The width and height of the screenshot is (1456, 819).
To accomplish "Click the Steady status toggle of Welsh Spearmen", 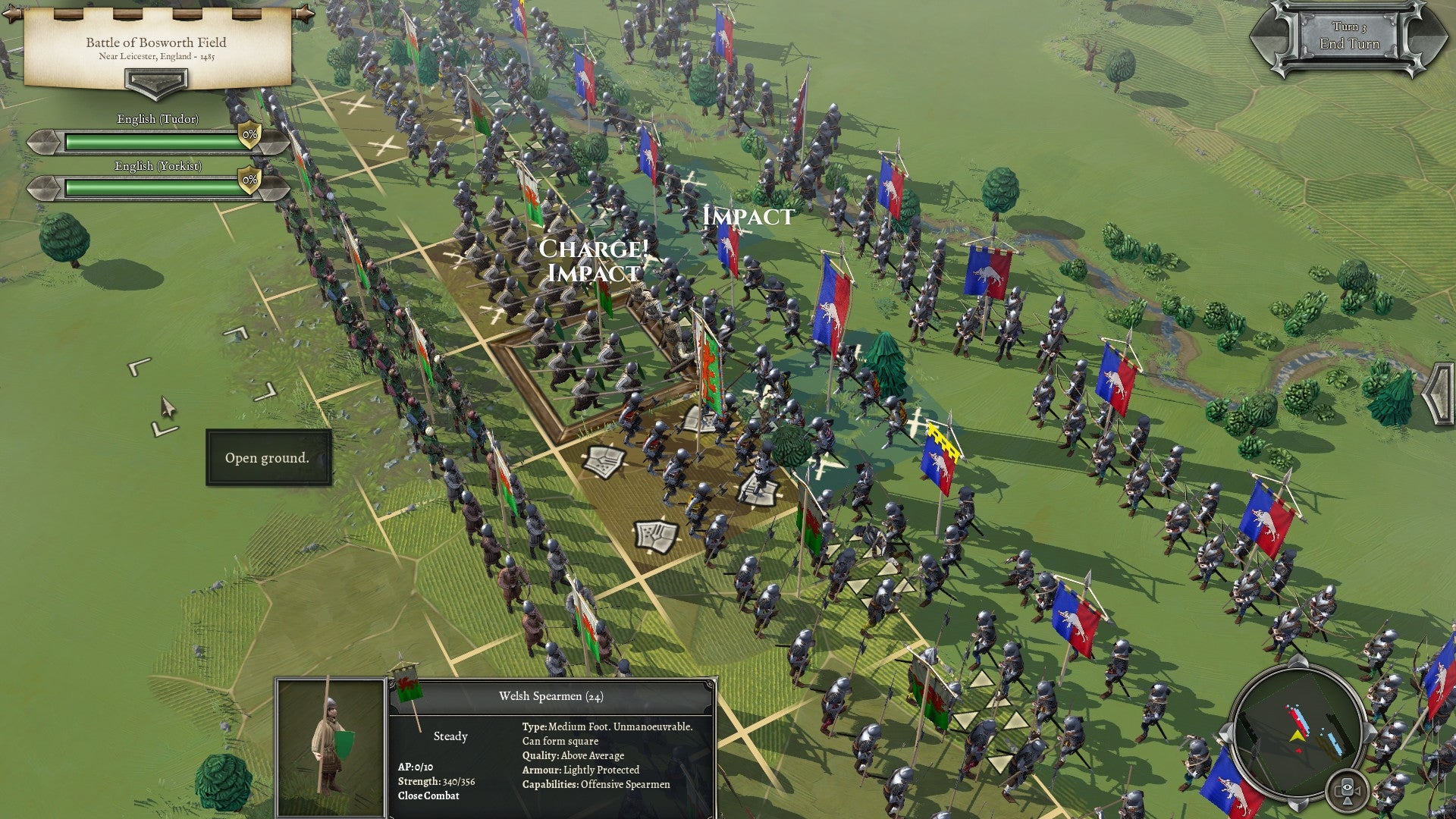I will pos(451,736).
